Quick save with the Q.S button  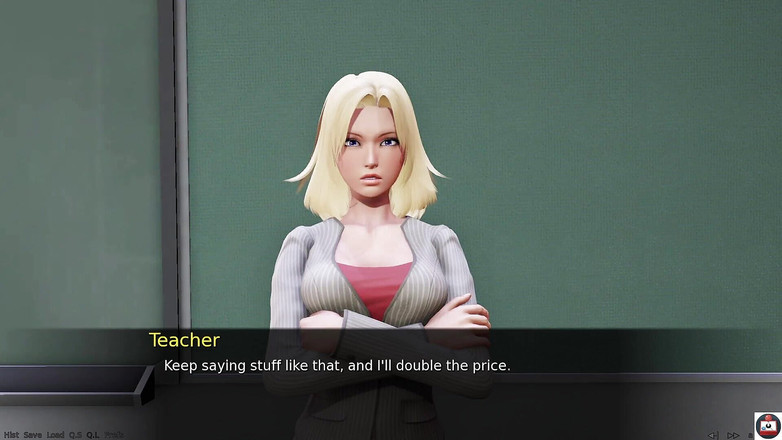pyautogui.click(x=75, y=435)
